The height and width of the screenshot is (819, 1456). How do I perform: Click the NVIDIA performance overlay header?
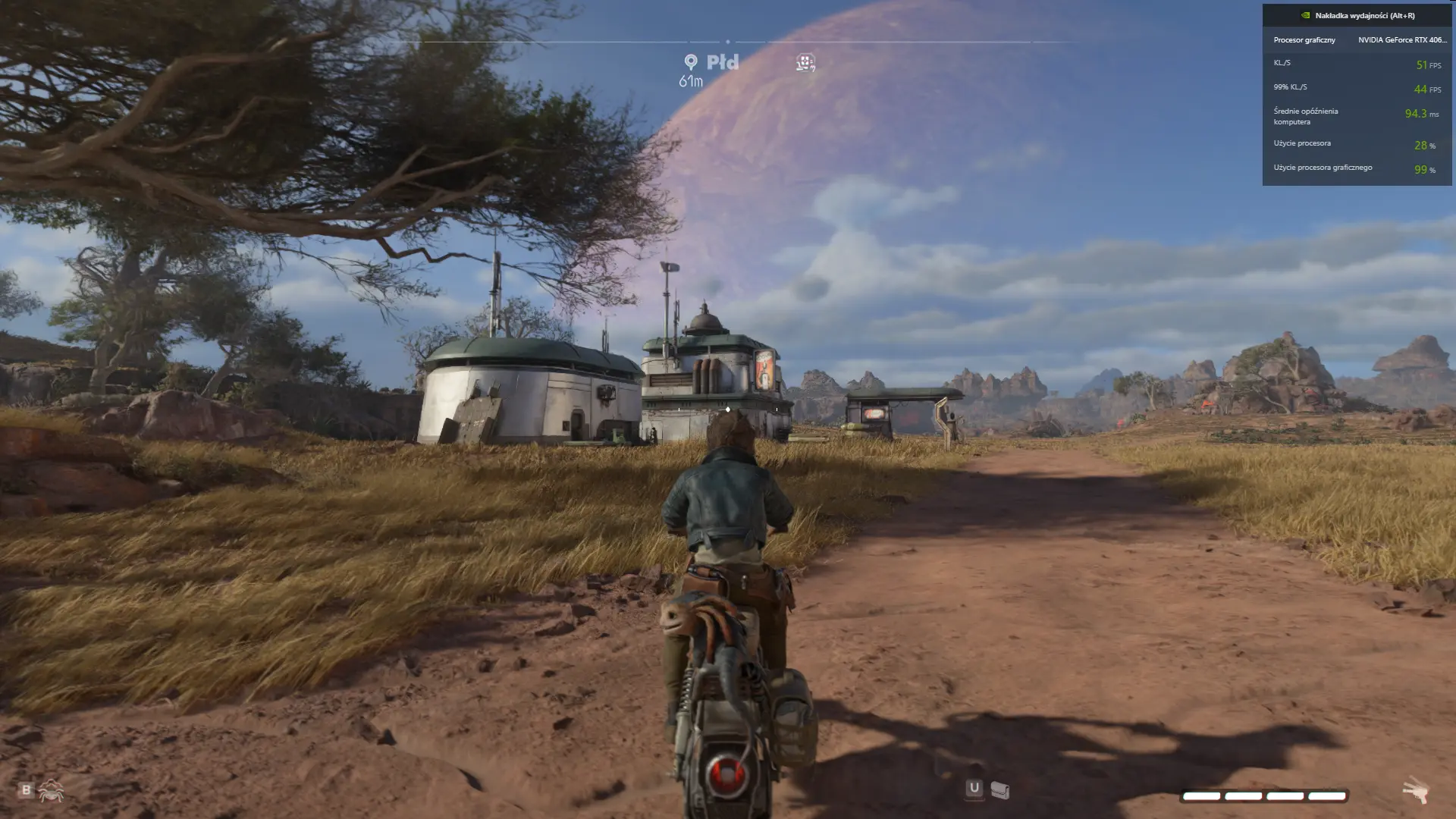(1357, 15)
